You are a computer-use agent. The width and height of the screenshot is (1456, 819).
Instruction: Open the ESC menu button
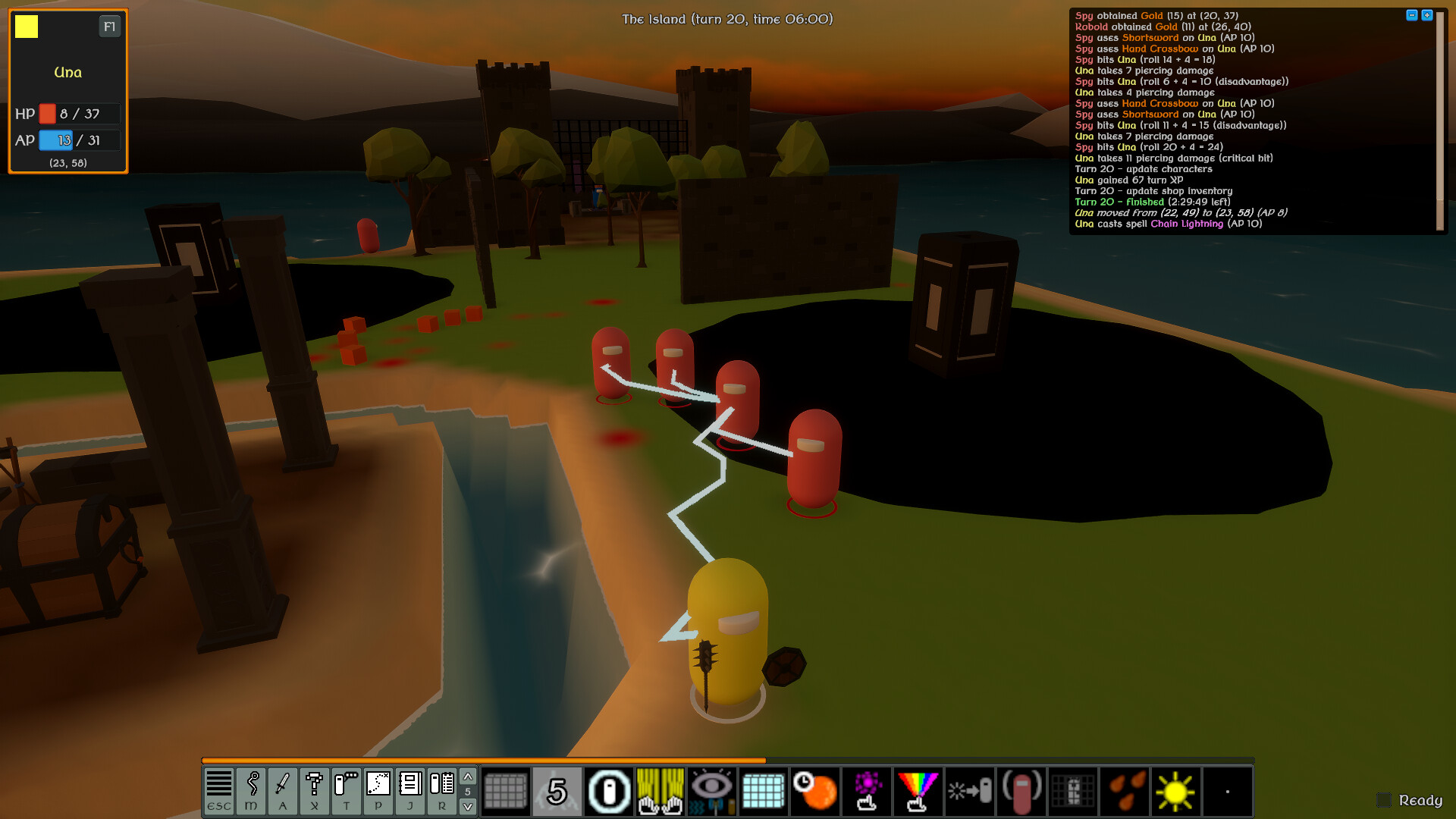point(219,791)
